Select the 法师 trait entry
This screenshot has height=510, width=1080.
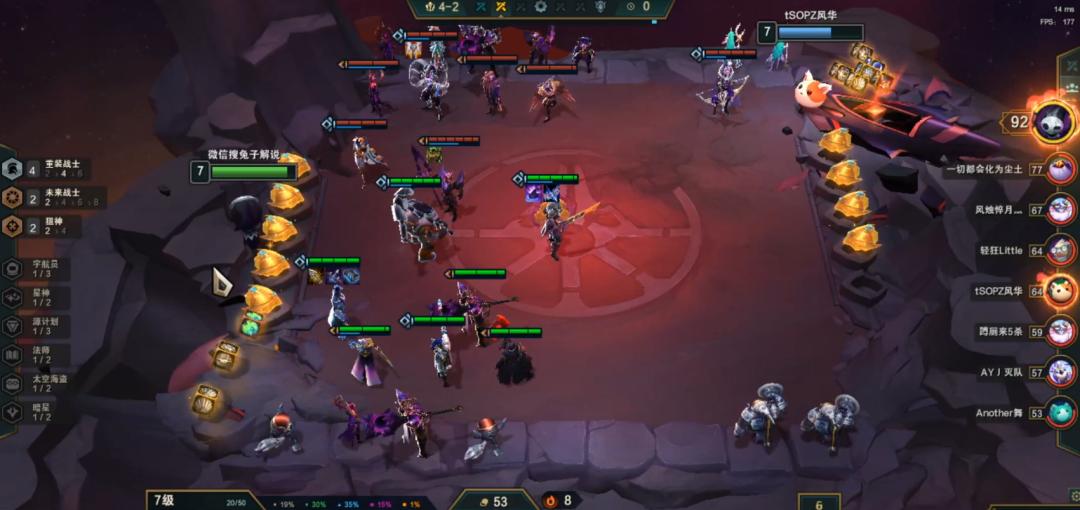40,355
